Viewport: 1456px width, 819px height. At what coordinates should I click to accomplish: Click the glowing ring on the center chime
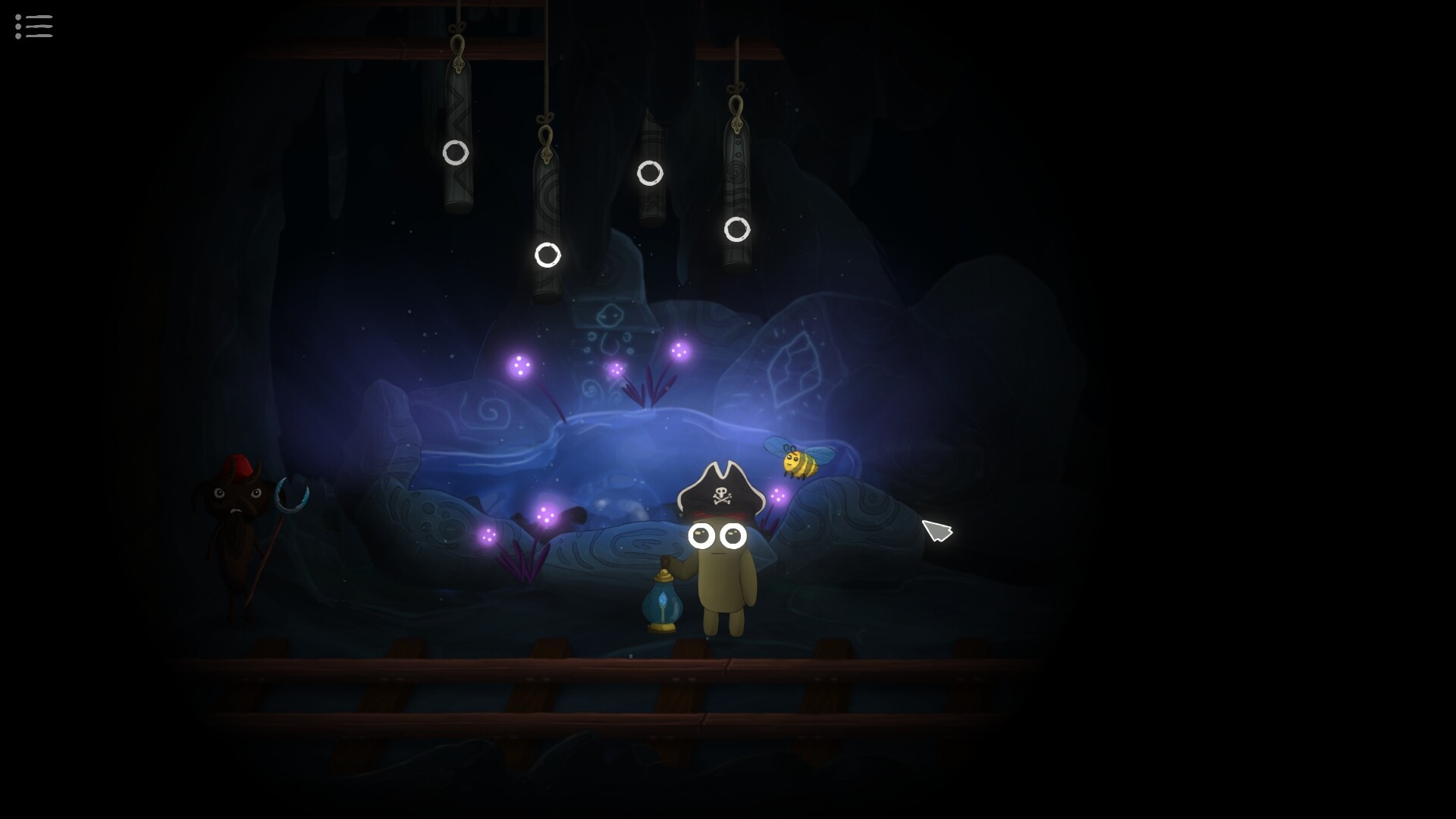click(x=651, y=173)
